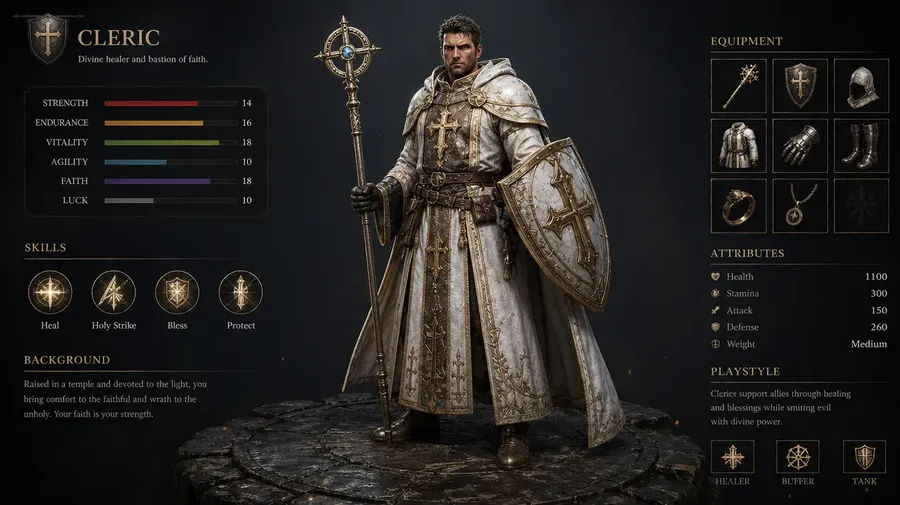Select the amulet necklace slot
900x505 pixels.
pos(799,205)
